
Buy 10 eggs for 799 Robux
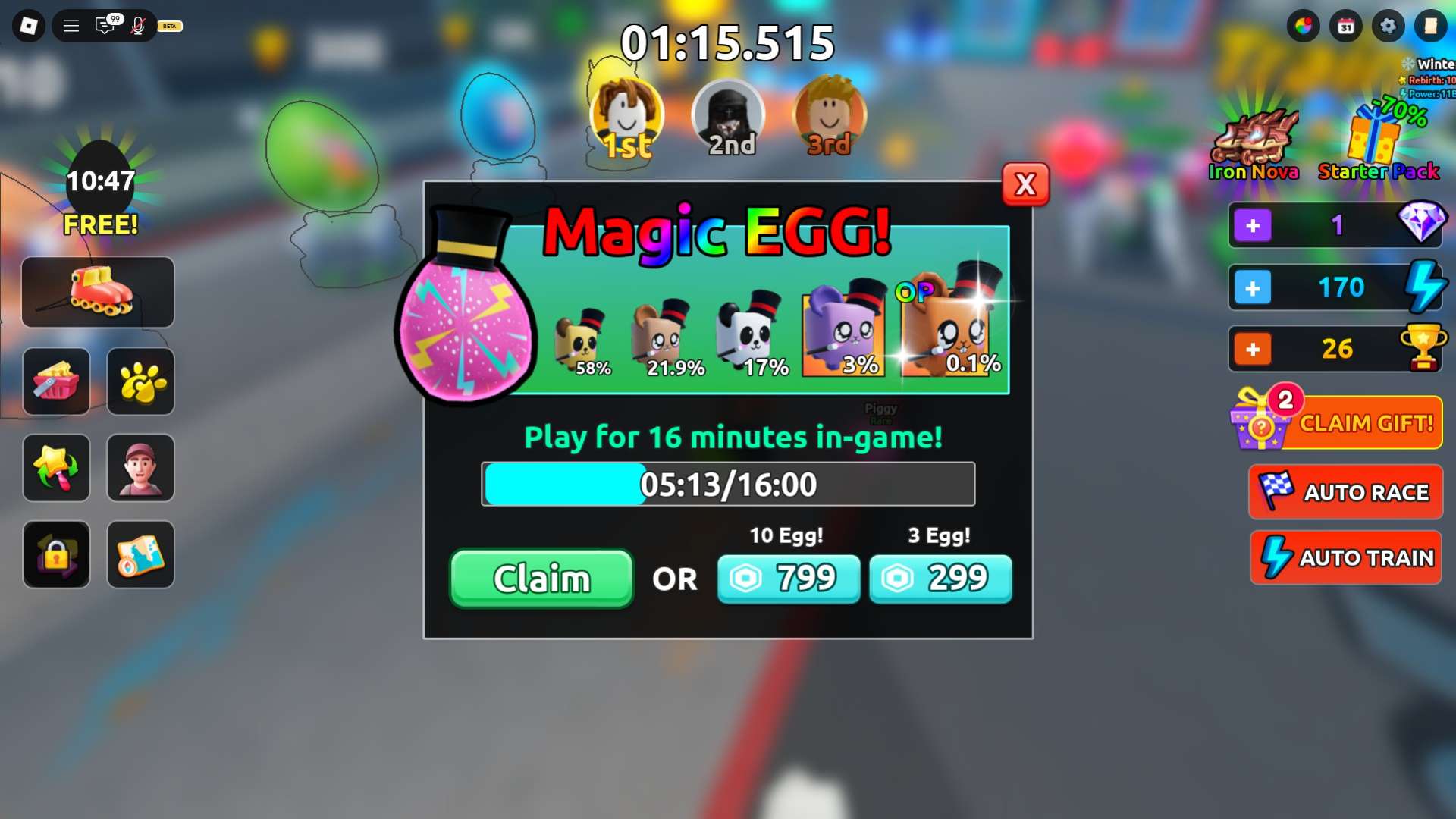click(789, 579)
